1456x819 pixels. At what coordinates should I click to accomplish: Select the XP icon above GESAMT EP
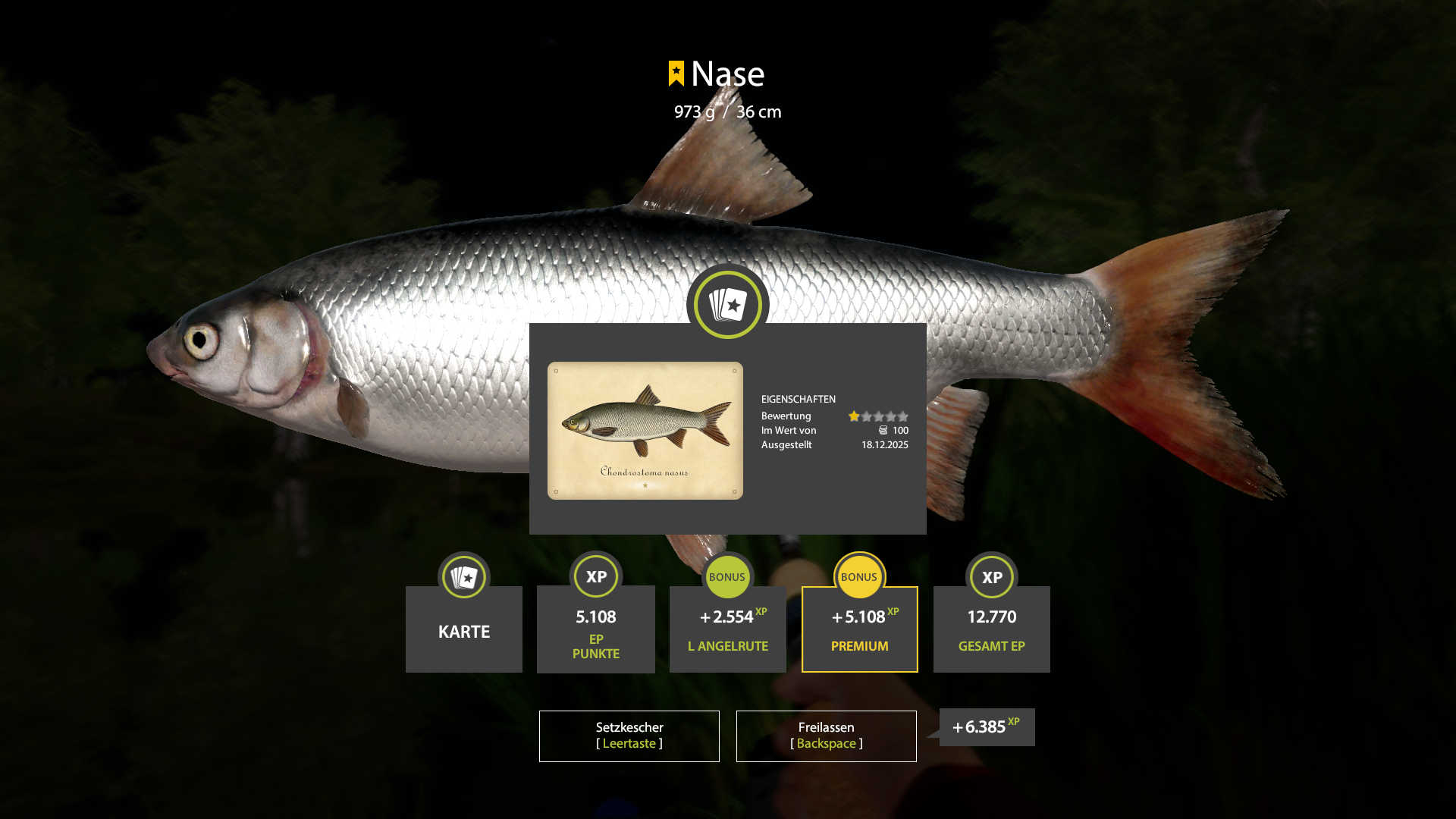click(x=991, y=576)
